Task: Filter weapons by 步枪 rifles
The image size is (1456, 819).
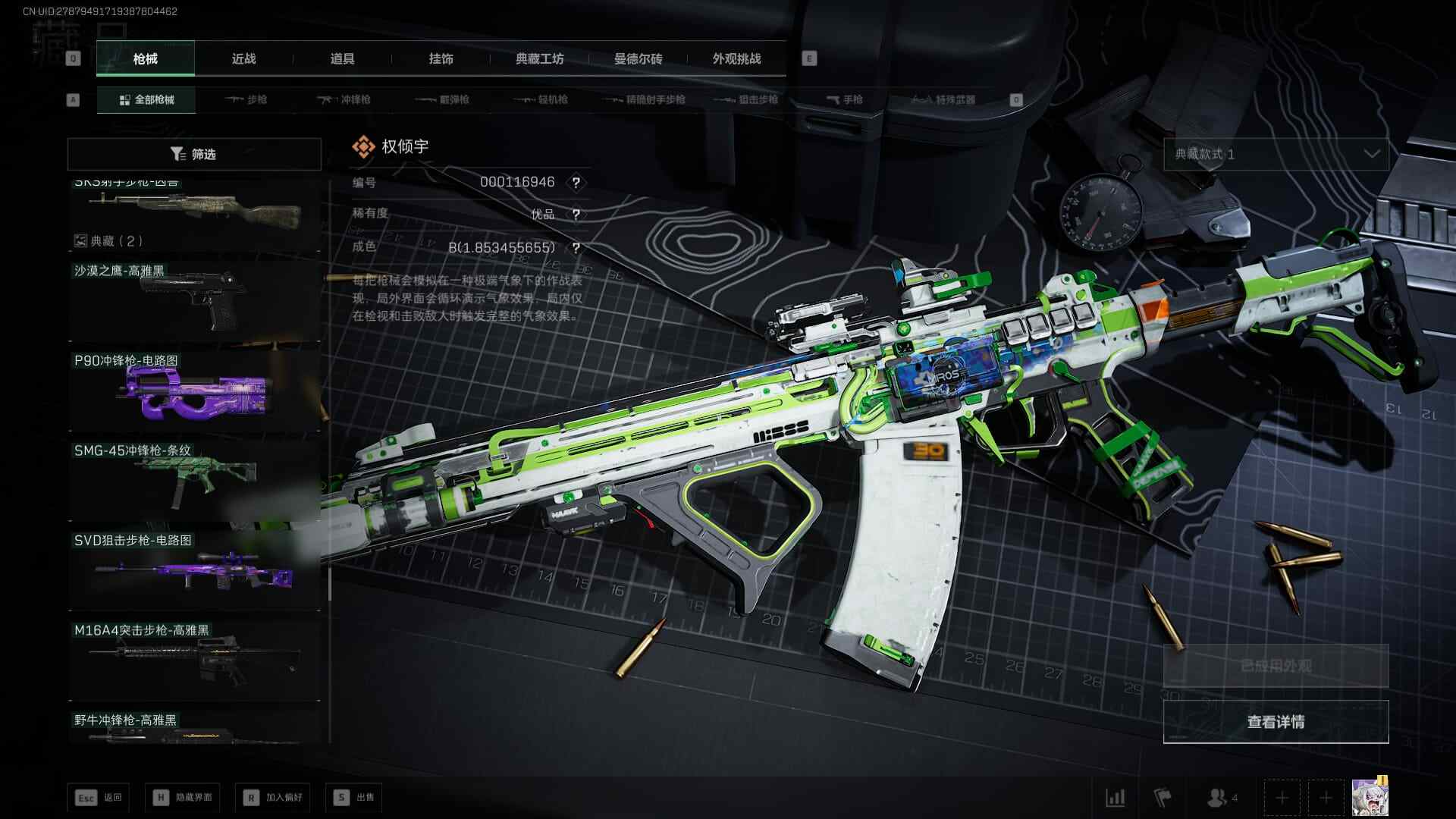Action: (246, 99)
